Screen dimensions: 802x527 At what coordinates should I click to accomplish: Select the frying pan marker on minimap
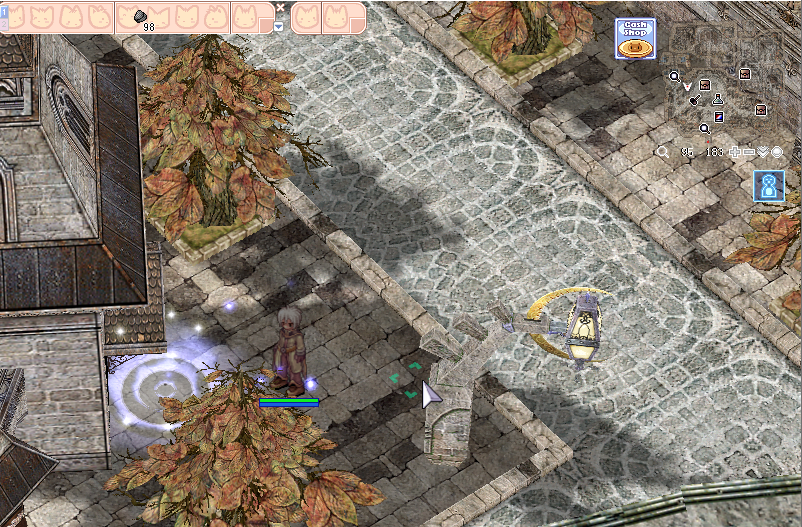point(694,99)
